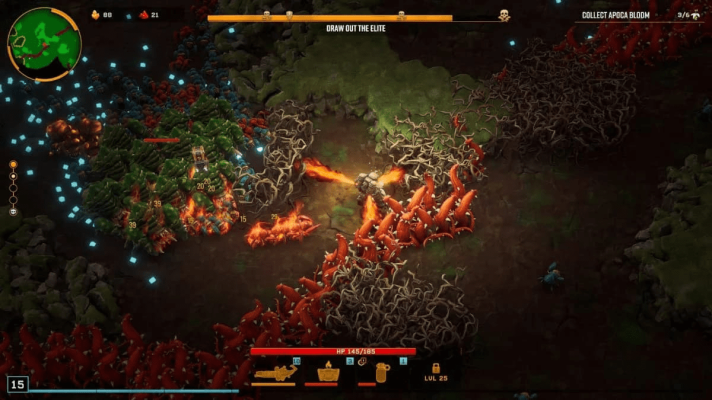Viewport: 712px width, 400px height.
Task: Click the elite skull icon on the progress bar
Action: (504, 16)
